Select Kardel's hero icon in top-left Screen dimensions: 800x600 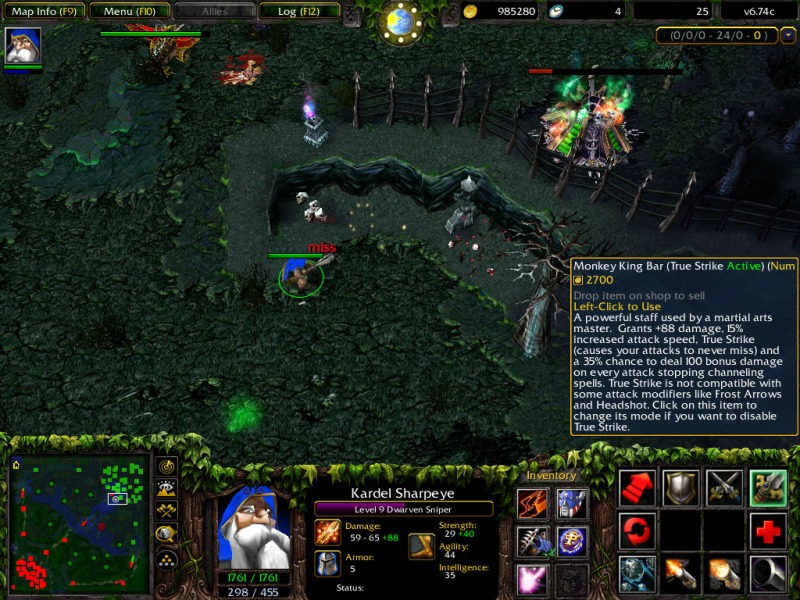point(22,46)
